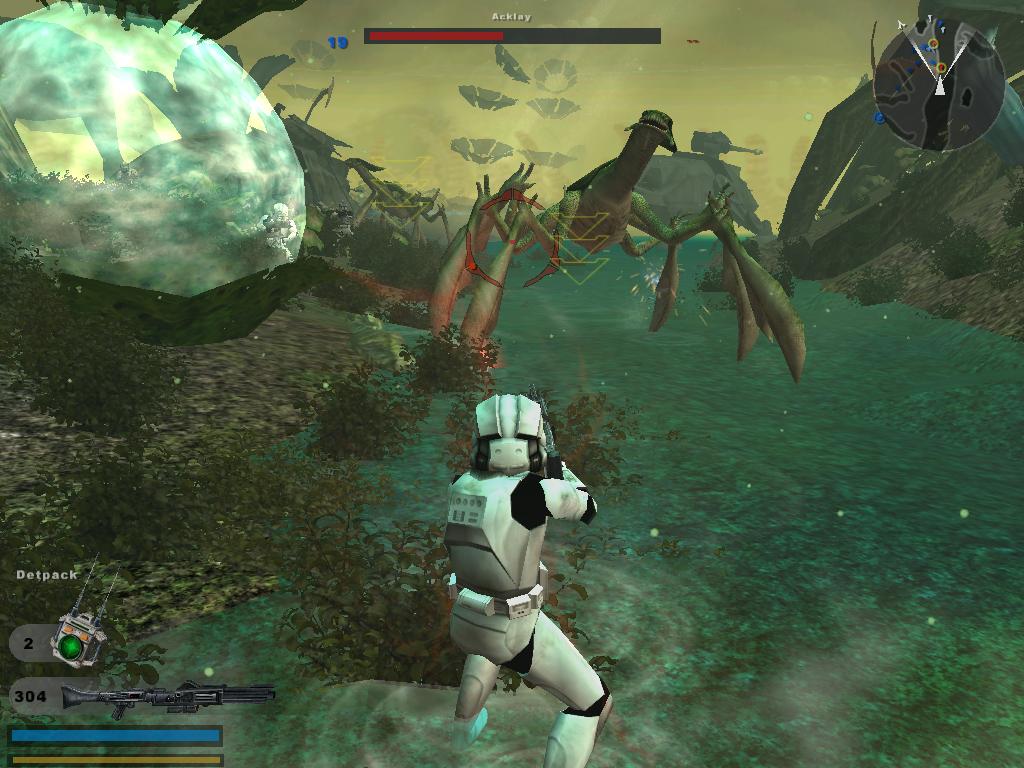1024x768 pixels.
Task: Click the circular radar minimap
Action: point(938,86)
